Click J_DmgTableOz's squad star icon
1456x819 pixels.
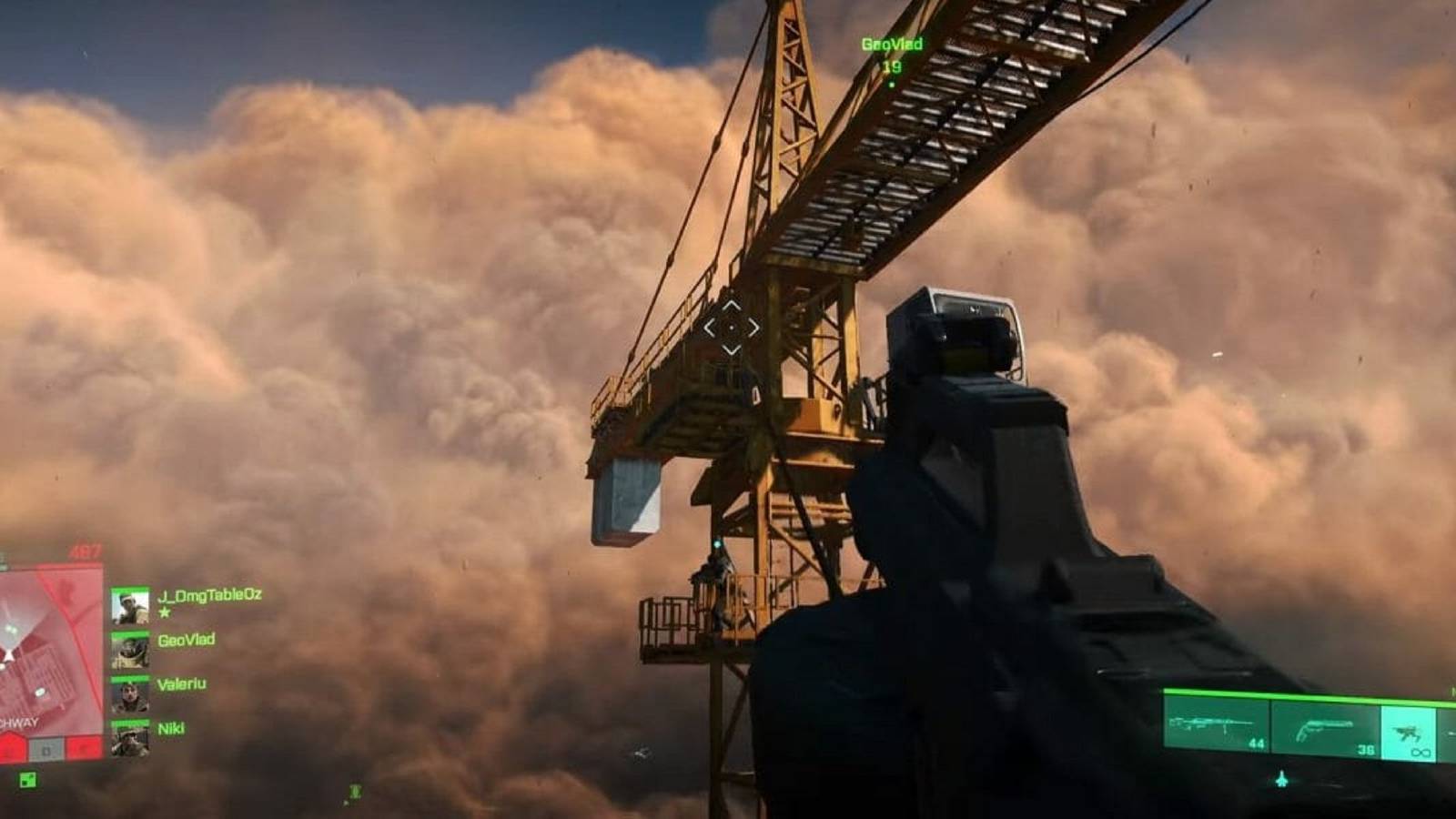[x=164, y=612]
